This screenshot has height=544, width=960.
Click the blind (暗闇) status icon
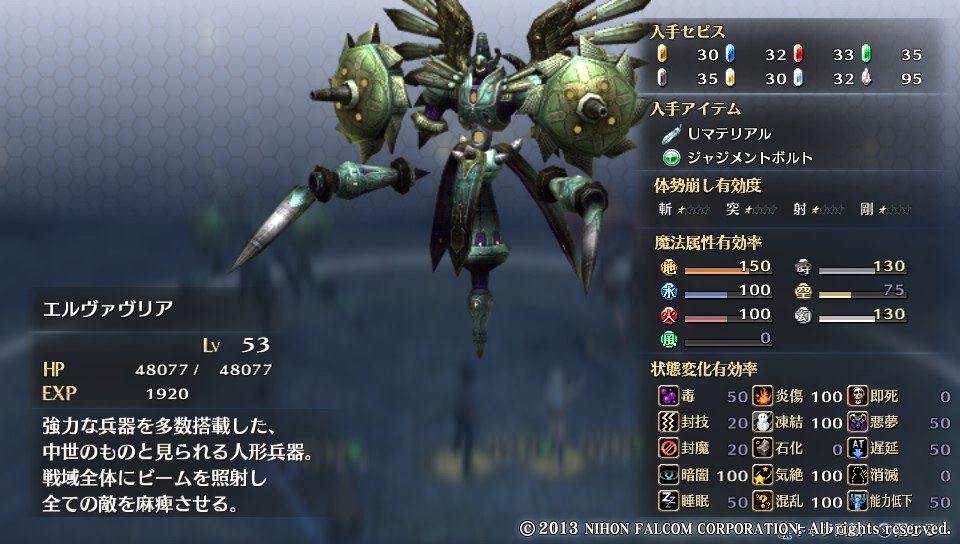pyautogui.click(x=668, y=475)
